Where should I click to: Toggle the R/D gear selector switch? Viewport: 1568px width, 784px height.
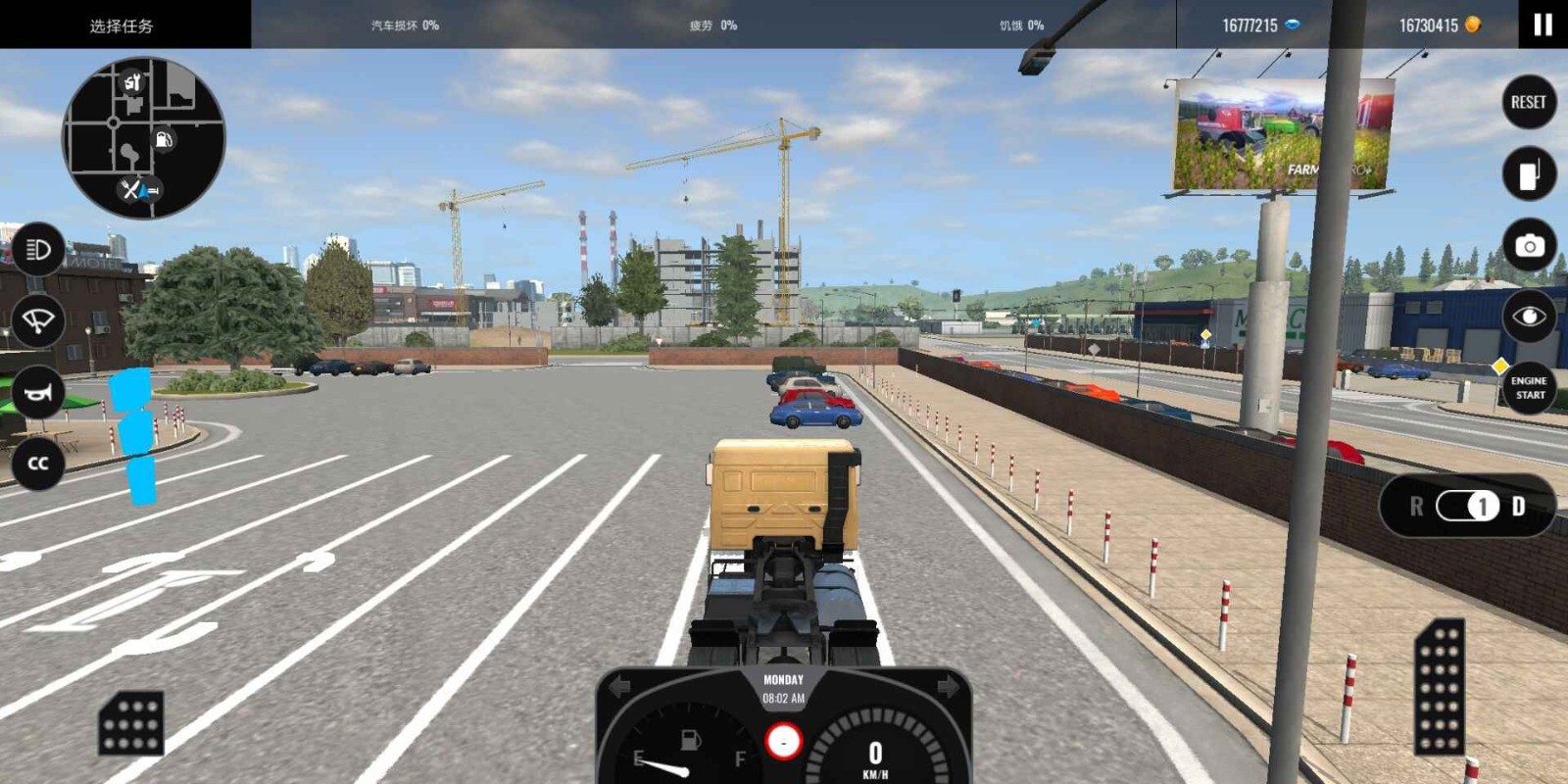pos(1467,506)
